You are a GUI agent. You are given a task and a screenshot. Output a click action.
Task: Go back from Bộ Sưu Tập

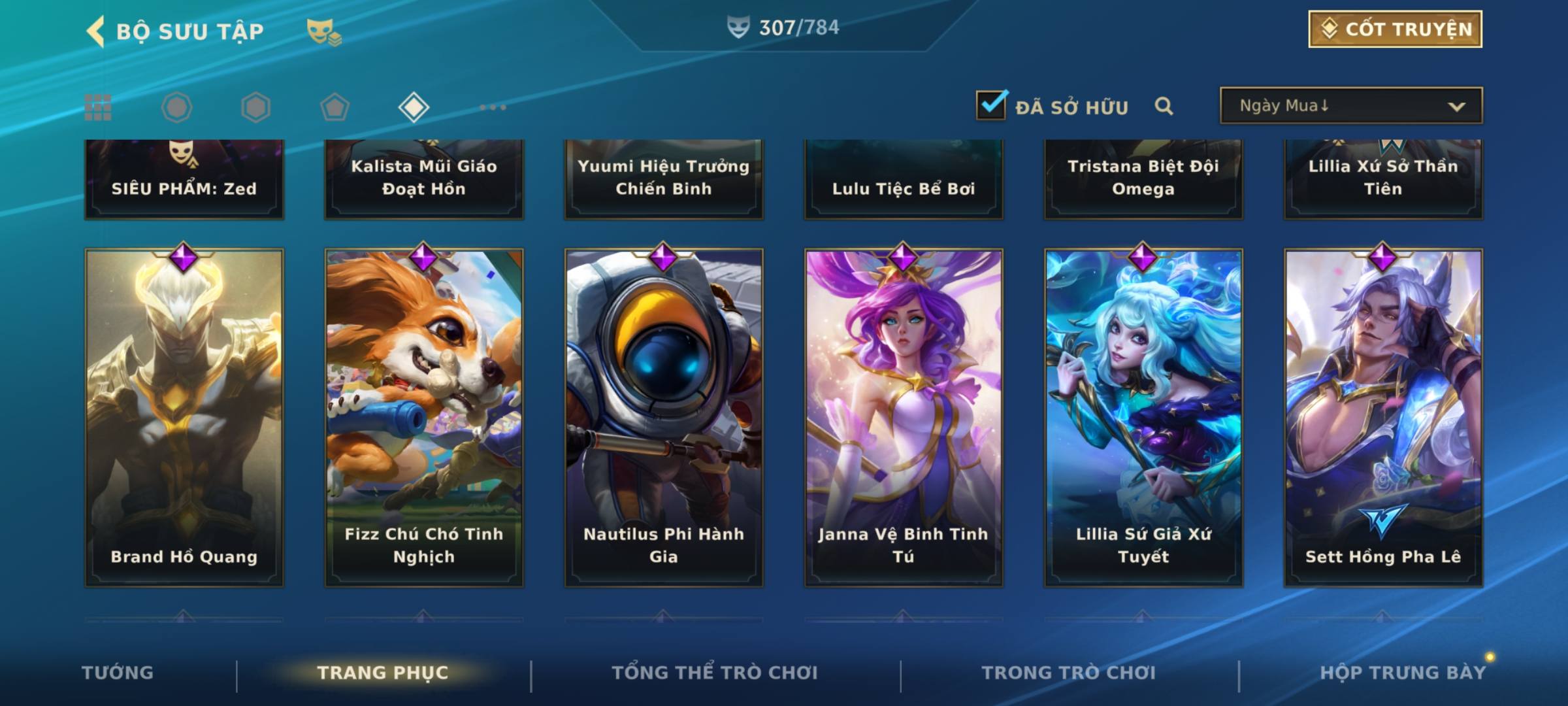(96, 31)
